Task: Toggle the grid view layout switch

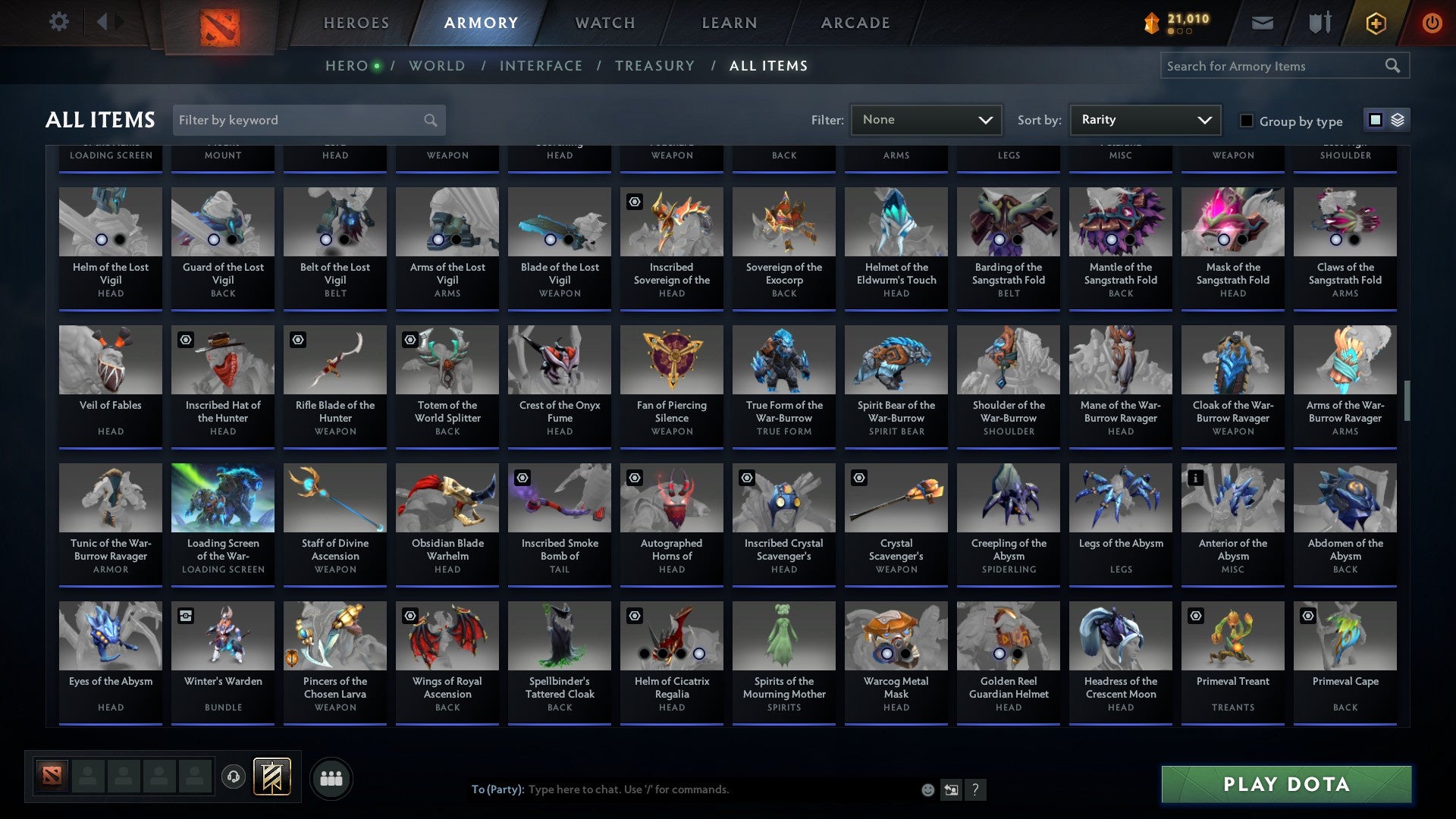Action: (1376, 120)
